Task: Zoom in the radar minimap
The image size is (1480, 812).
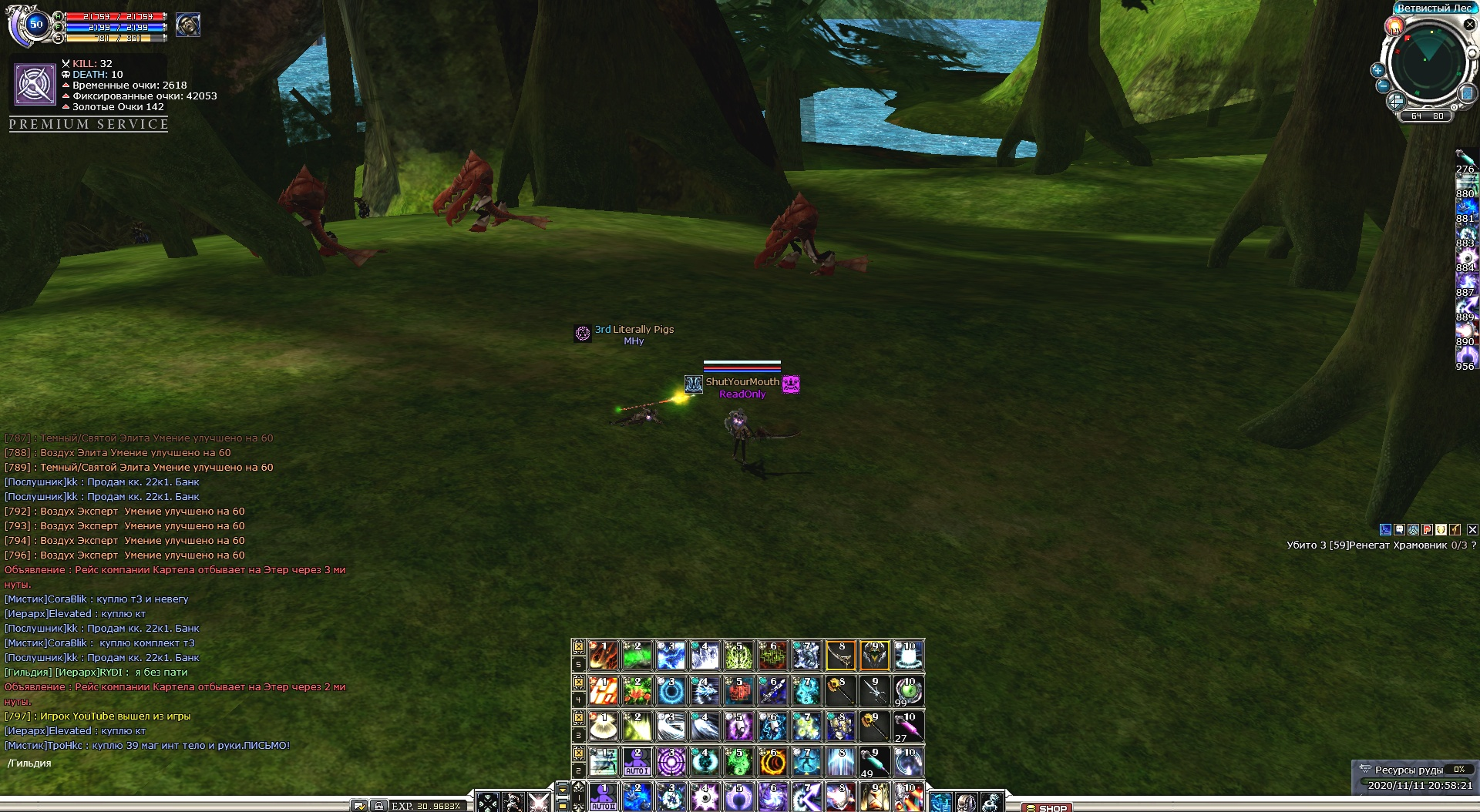Action: click(x=1377, y=70)
